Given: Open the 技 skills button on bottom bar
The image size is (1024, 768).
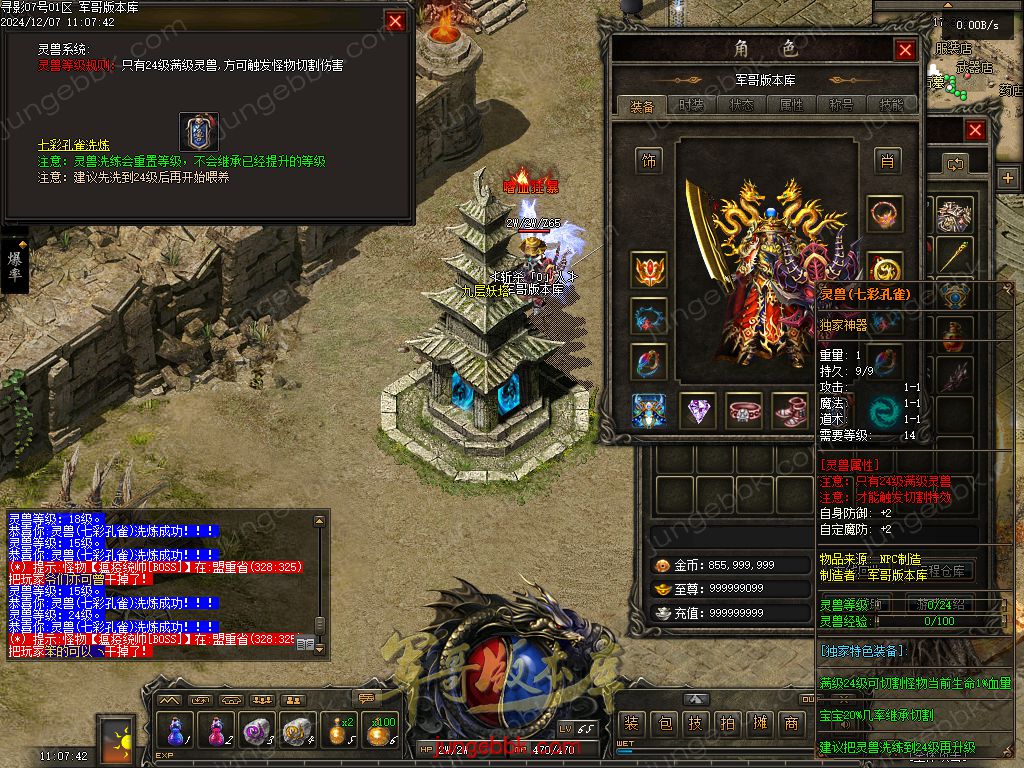Looking at the screenshot, I should [696, 724].
